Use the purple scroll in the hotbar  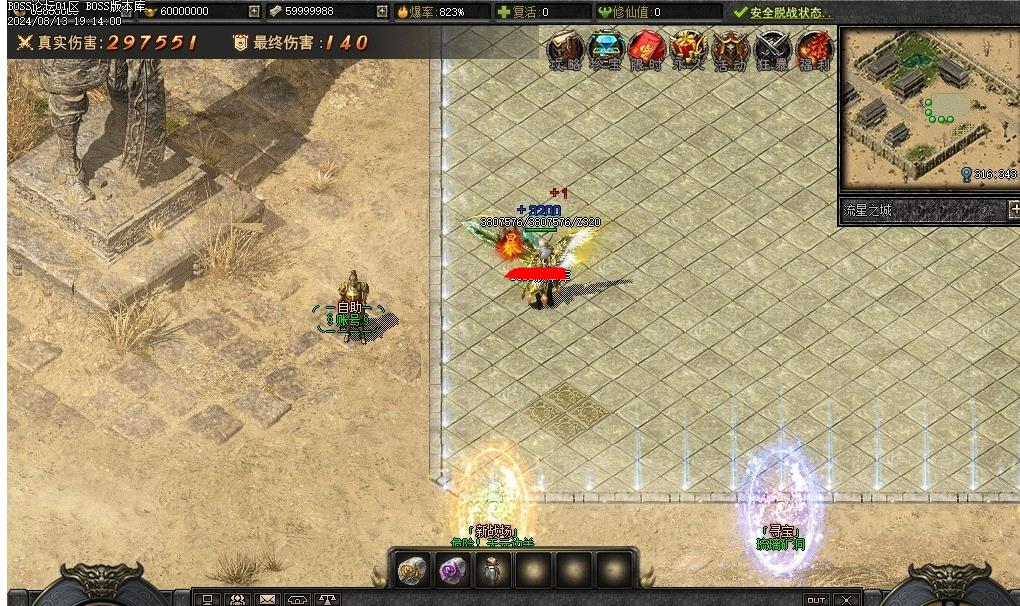pos(452,571)
